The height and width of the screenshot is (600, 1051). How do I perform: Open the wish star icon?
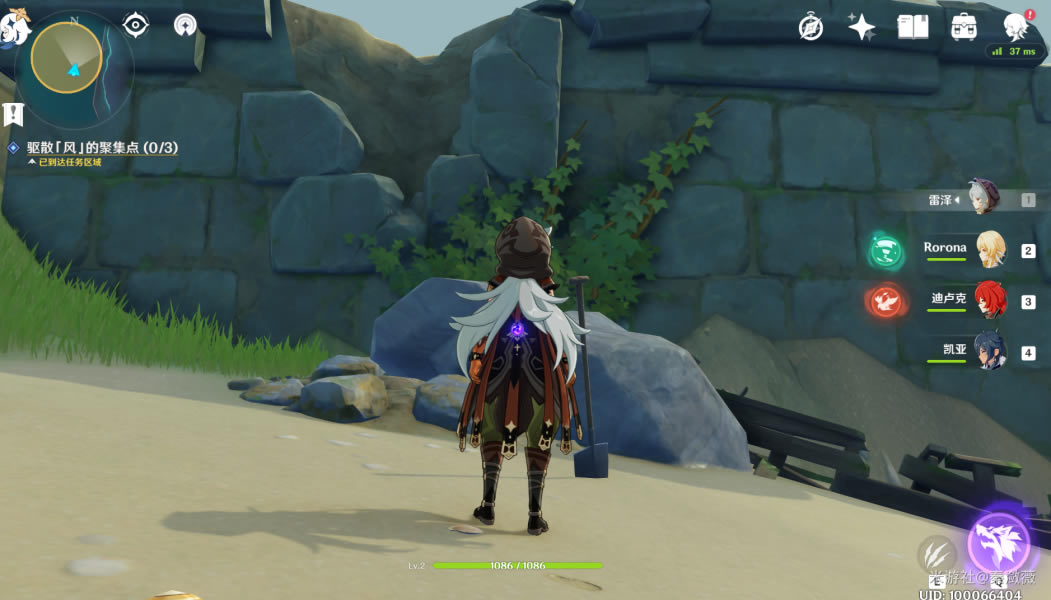862,27
